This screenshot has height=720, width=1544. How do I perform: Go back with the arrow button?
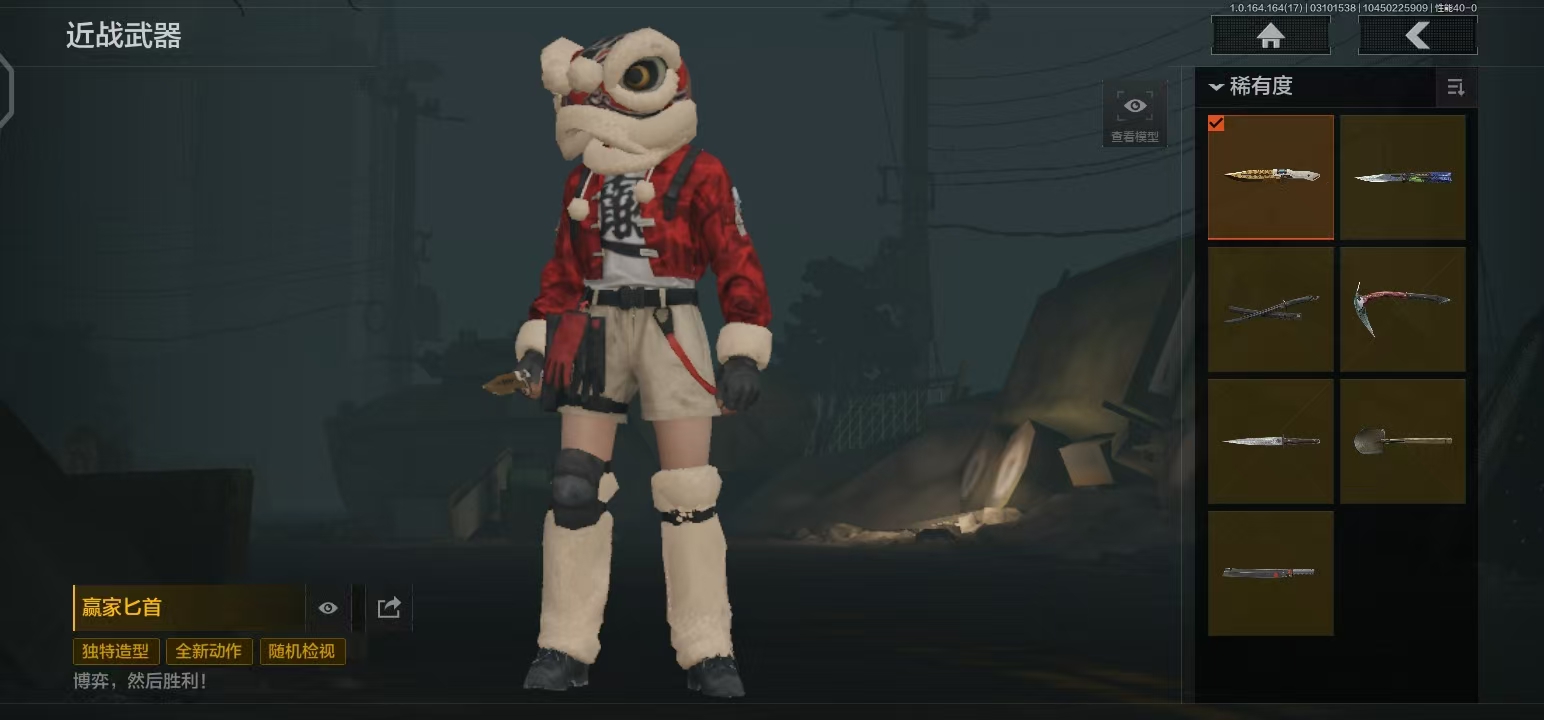tap(1417, 36)
